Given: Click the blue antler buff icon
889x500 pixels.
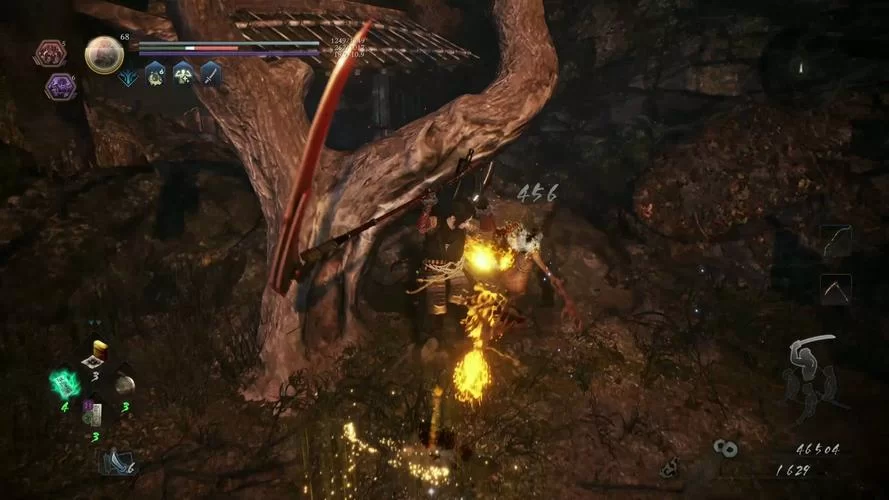Looking at the screenshot, I should pos(129,73).
